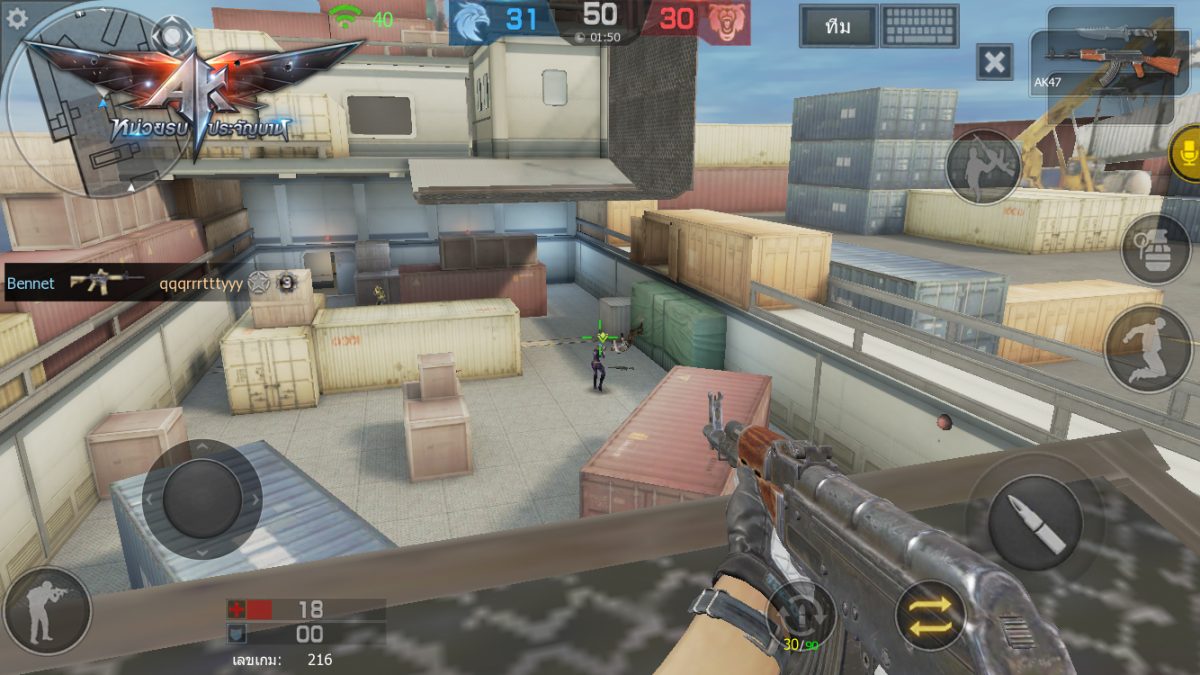Image resolution: width=1200 pixels, height=675 pixels.
Task: Open the keyboard chat input button
Action: [920, 27]
